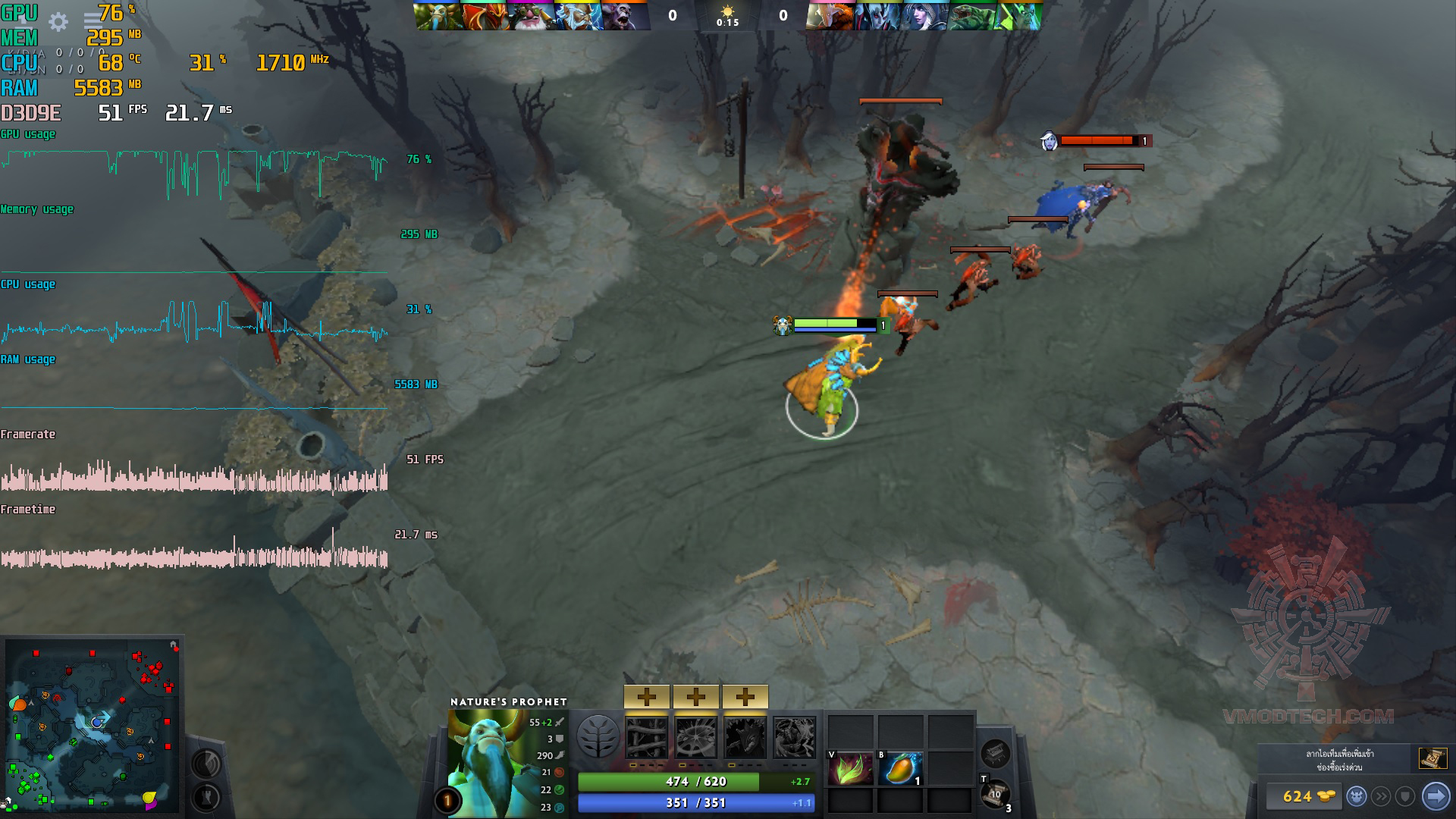Click the blue arrow button beside courier controls
The width and height of the screenshot is (1456, 819).
tap(1435, 796)
